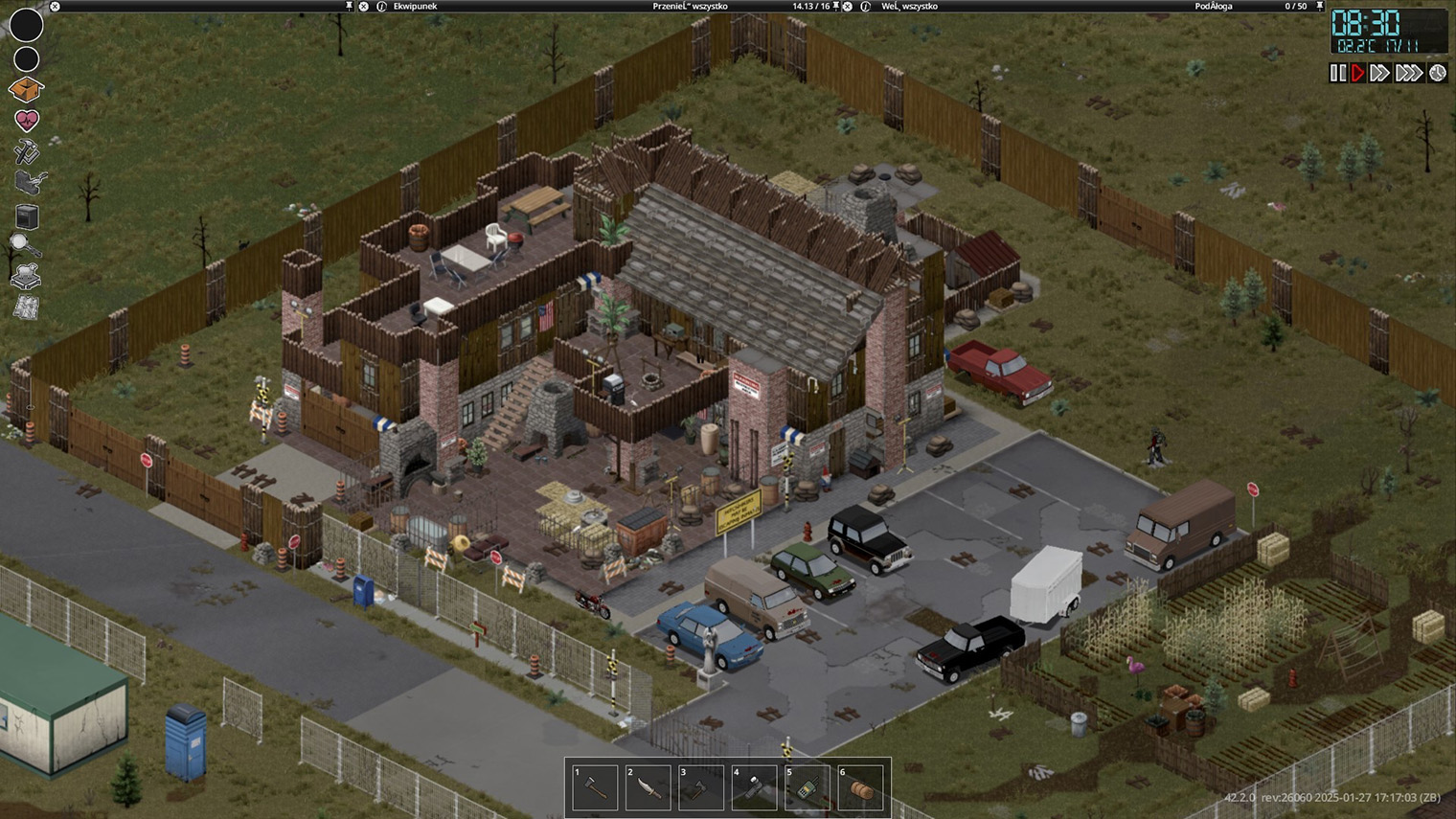Screen dimensions: 1456x819
Task: Pause the game with the pause icon
Action: (1338, 73)
